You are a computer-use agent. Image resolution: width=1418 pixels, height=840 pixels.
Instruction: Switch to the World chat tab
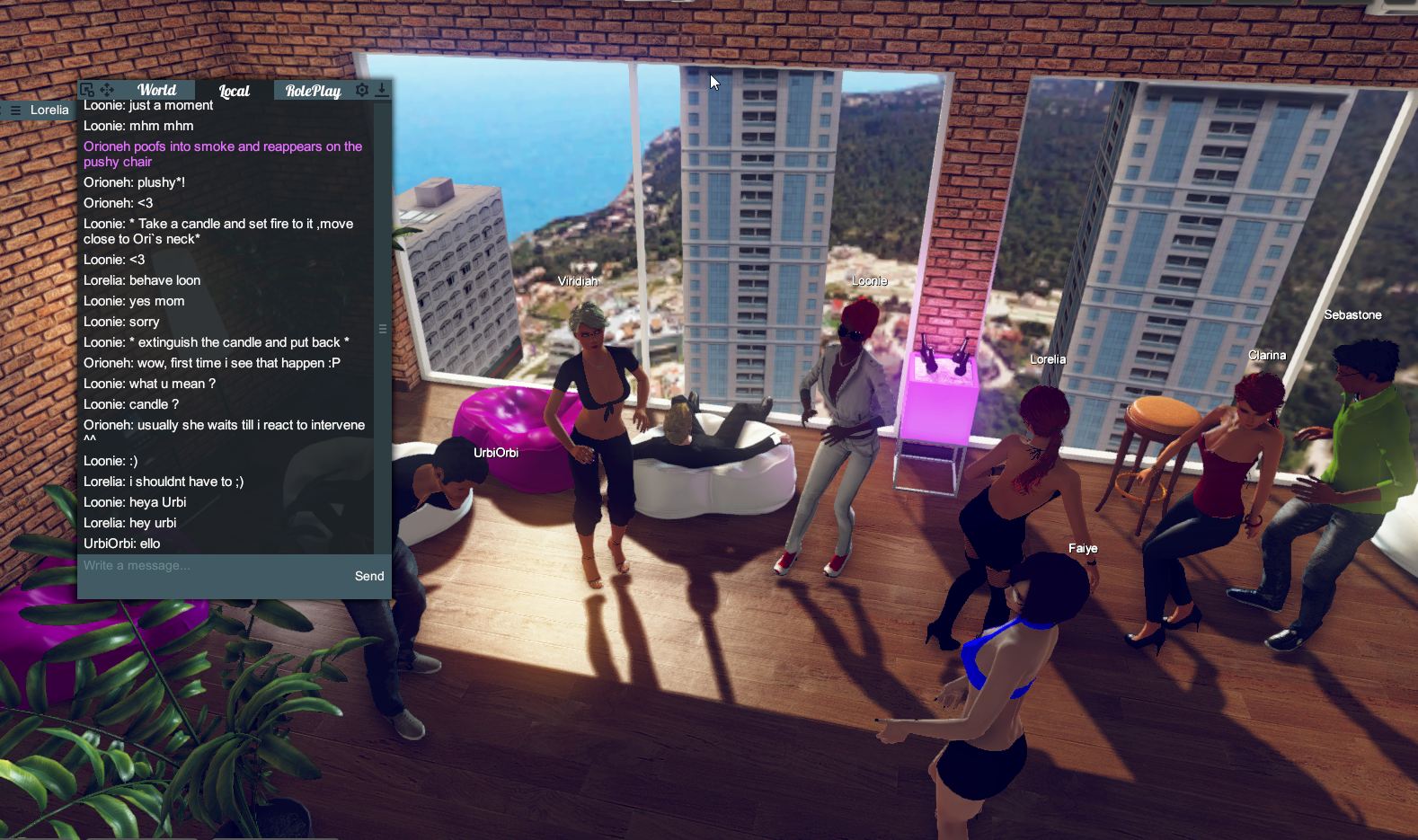click(156, 89)
